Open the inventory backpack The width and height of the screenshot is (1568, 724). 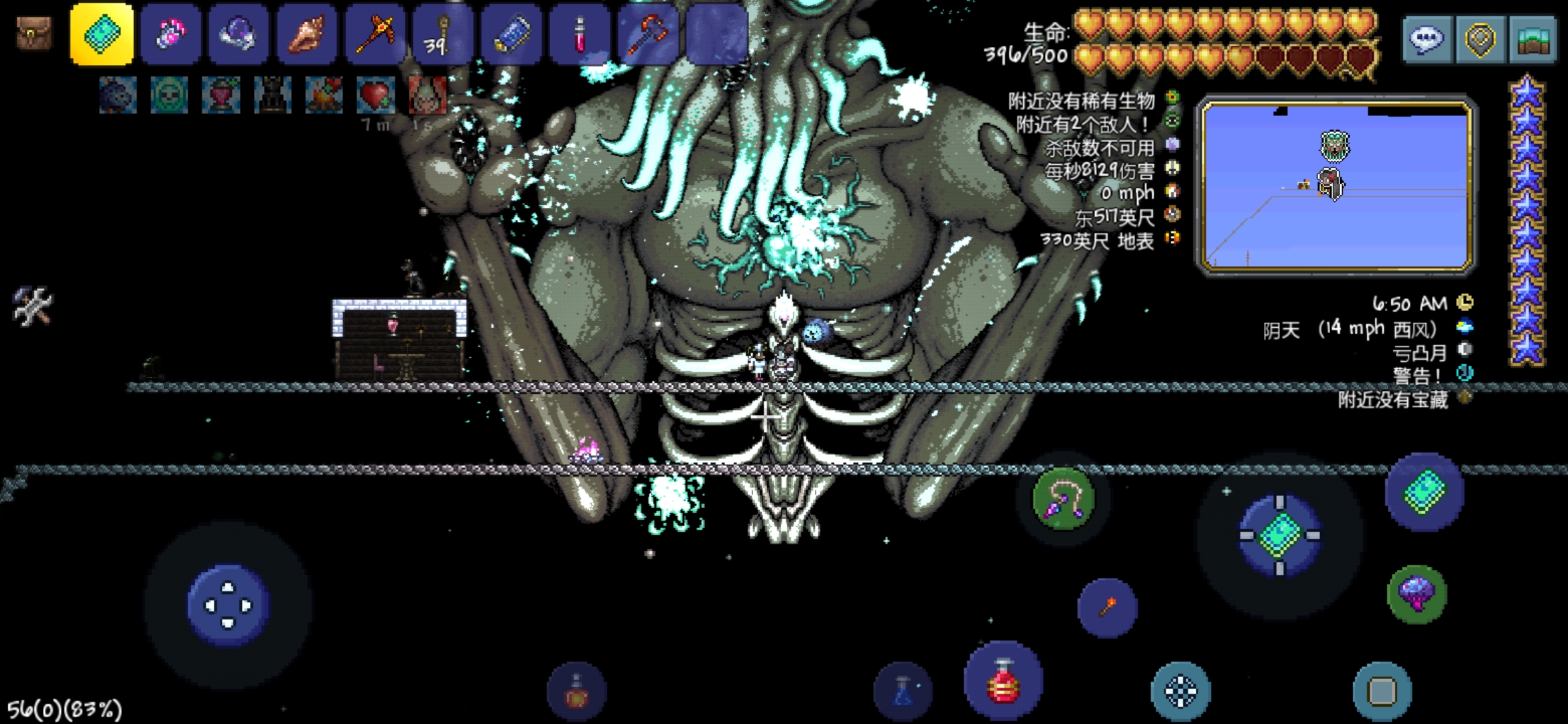pyautogui.click(x=34, y=34)
